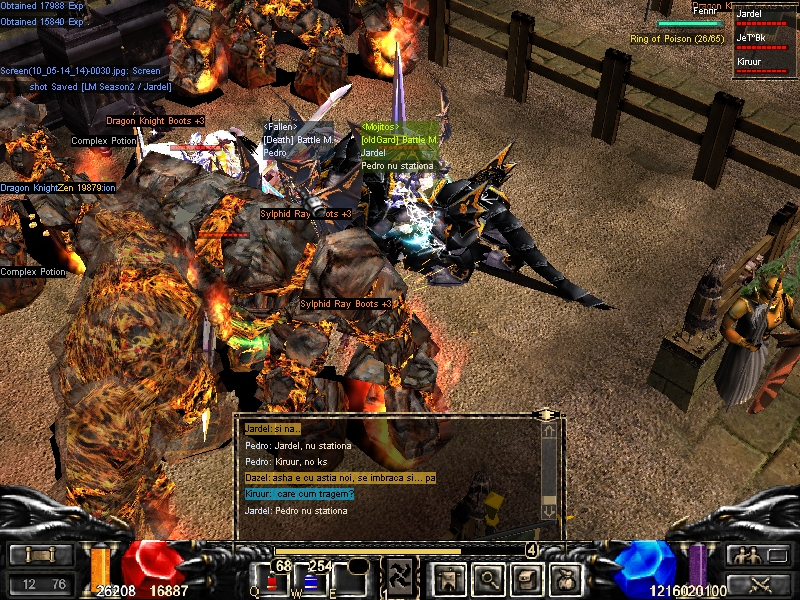Click the magnifying glass button
This screenshot has height=600, width=800.
click(x=486, y=577)
